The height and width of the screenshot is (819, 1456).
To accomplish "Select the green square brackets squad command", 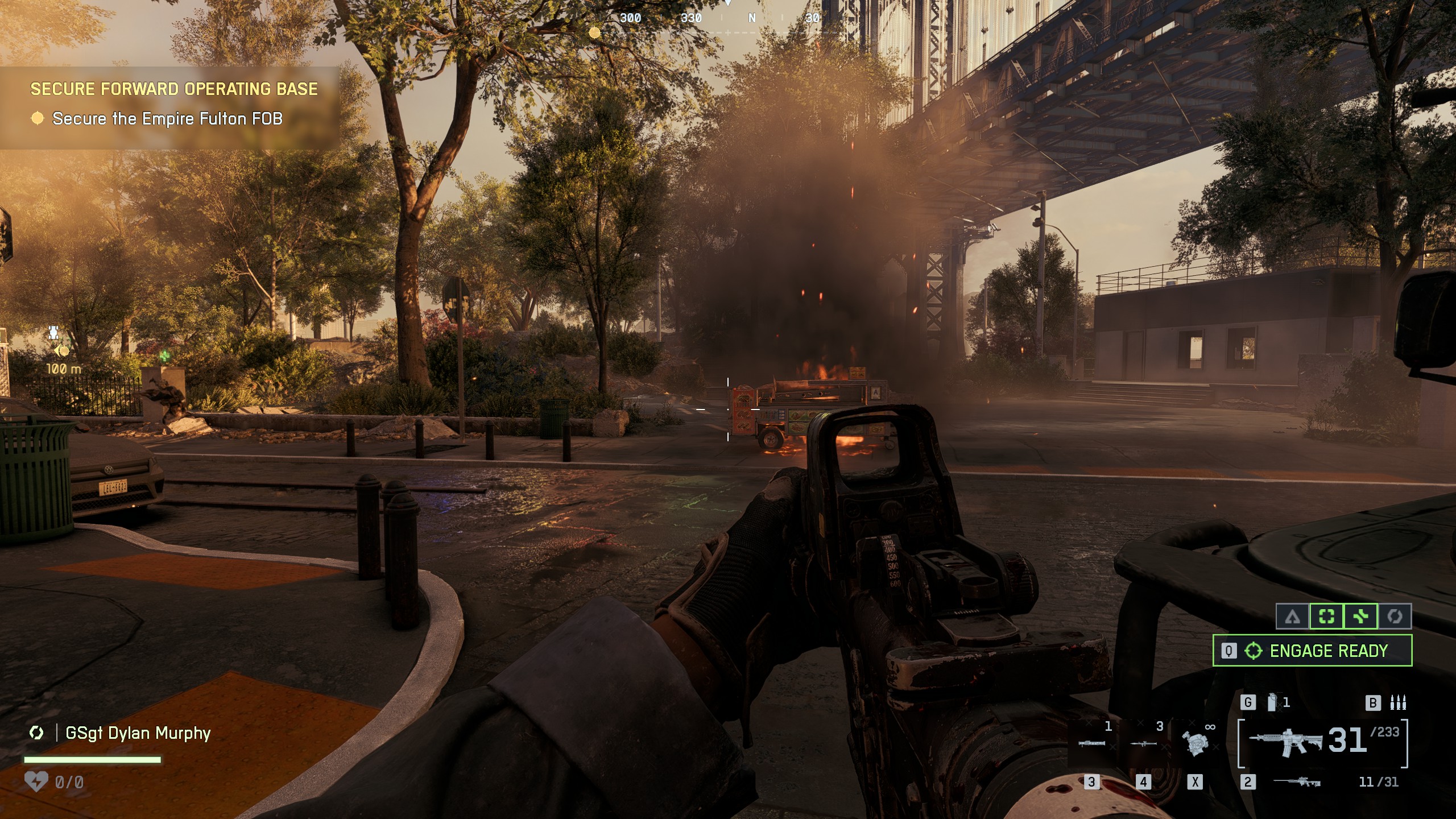I will click(x=1326, y=617).
